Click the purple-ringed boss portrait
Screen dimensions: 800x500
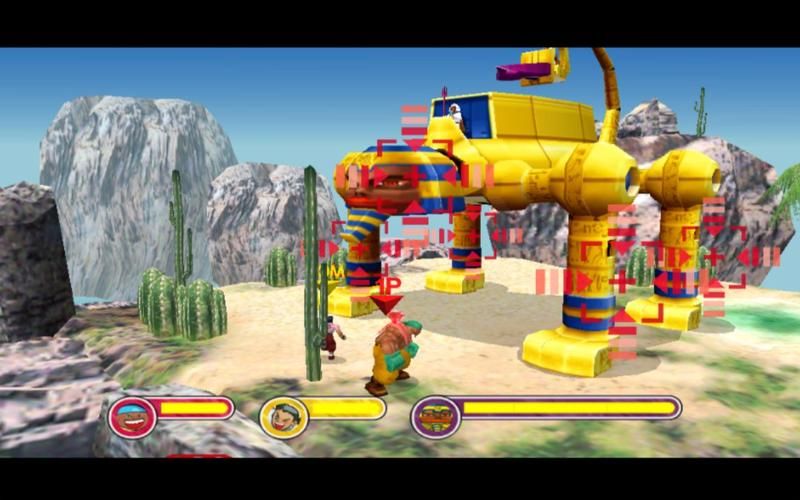pyautogui.click(x=435, y=415)
